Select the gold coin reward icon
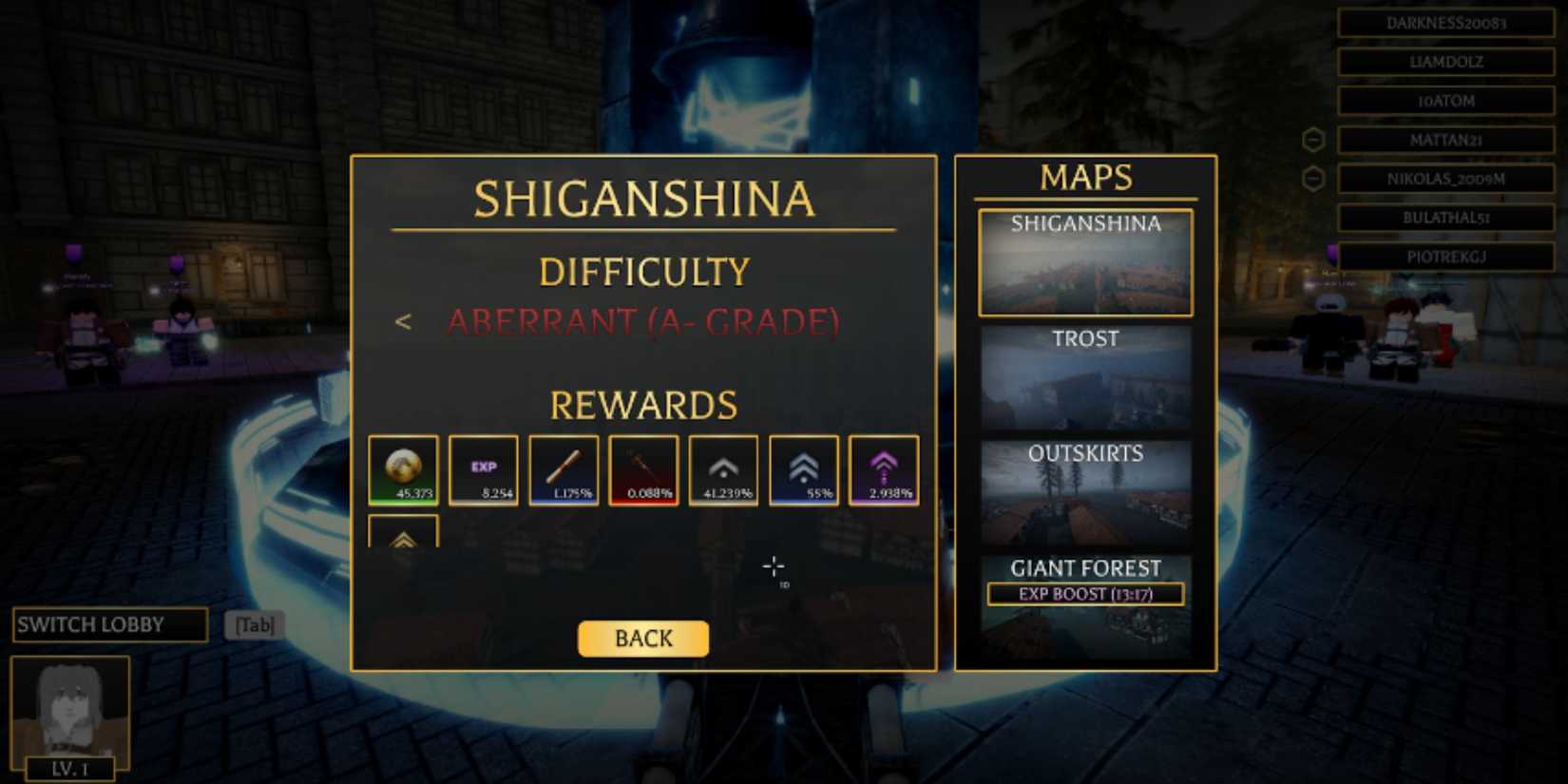1568x784 pixels. 401,469
